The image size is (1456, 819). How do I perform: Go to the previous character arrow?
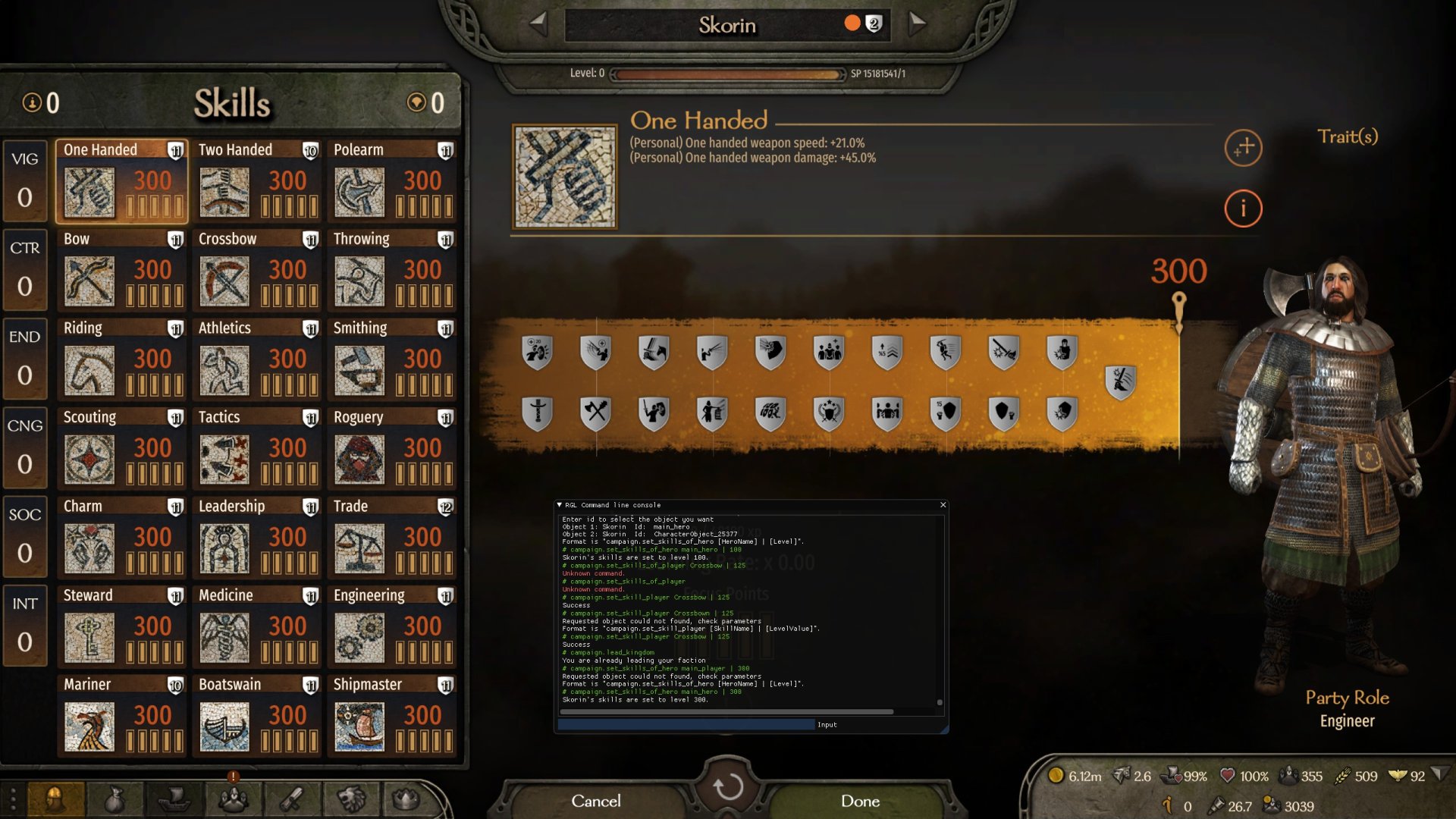pos(538,23)
